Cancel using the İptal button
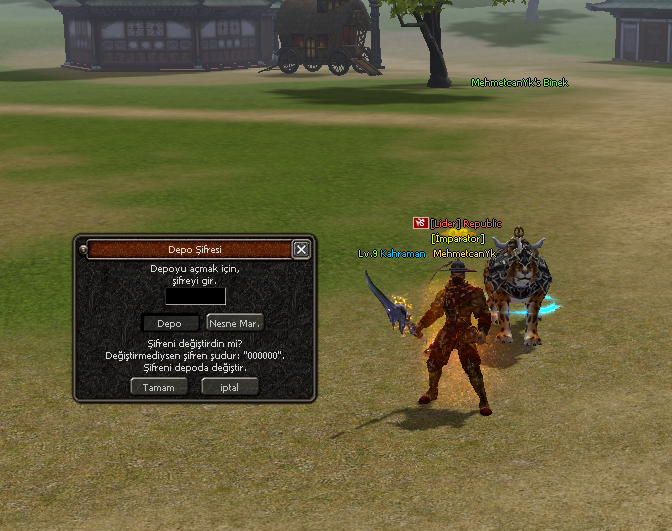672x531 pixels. tap(230, 387)
